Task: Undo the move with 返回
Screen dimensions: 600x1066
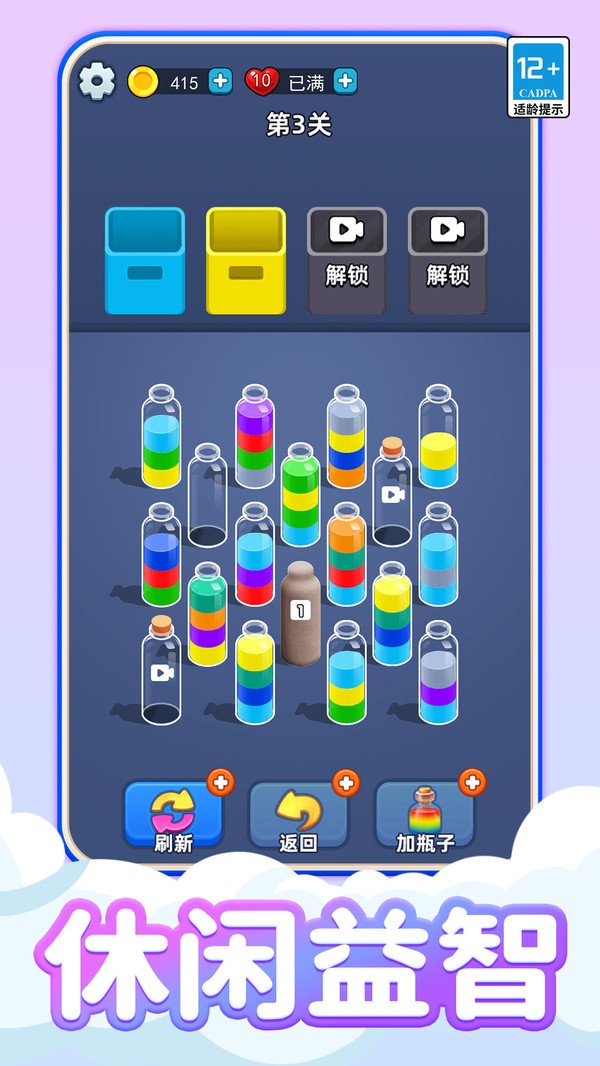Action: point(298,816)
